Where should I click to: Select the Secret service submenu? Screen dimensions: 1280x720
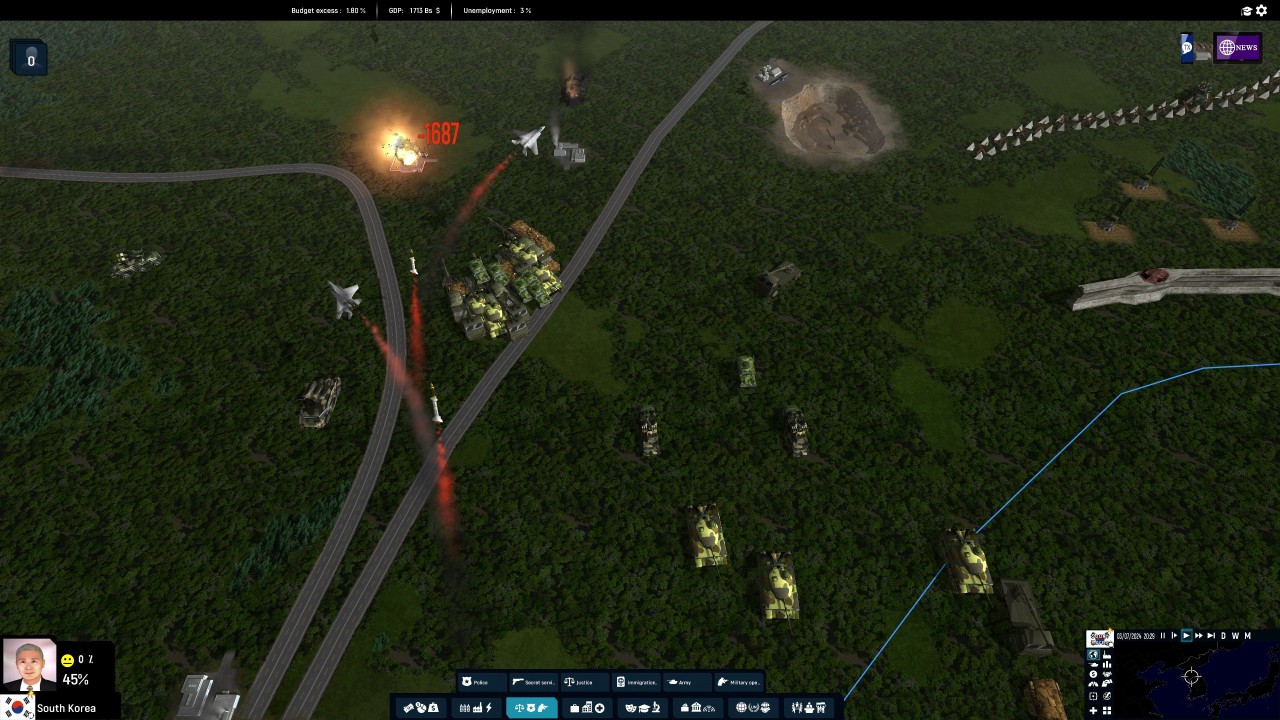tap(533, 682)
